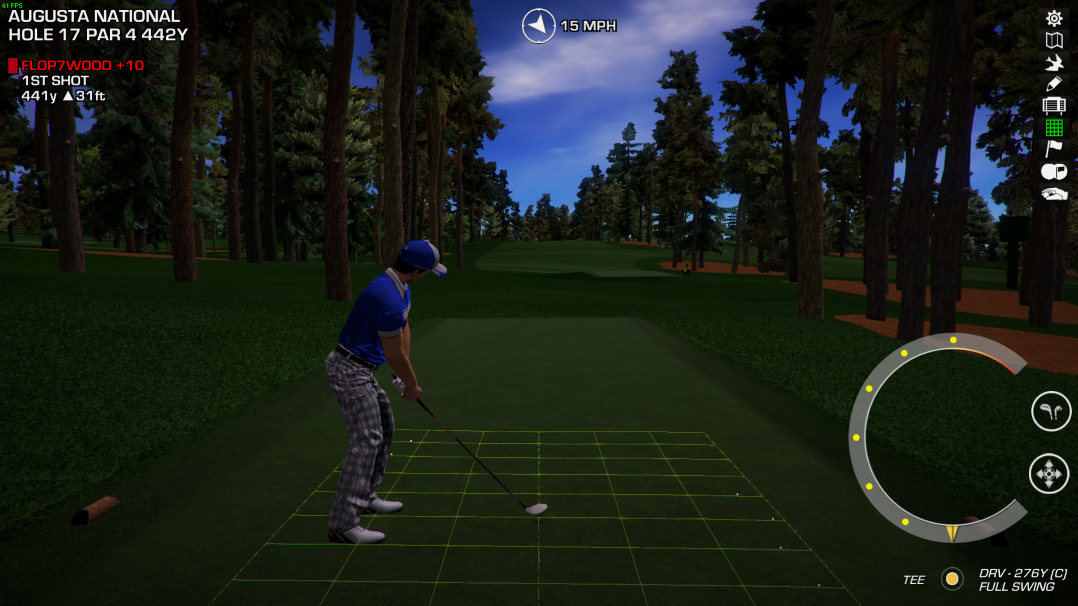
Task: Click the wind direction compass arrow
Action: point(538,26)
